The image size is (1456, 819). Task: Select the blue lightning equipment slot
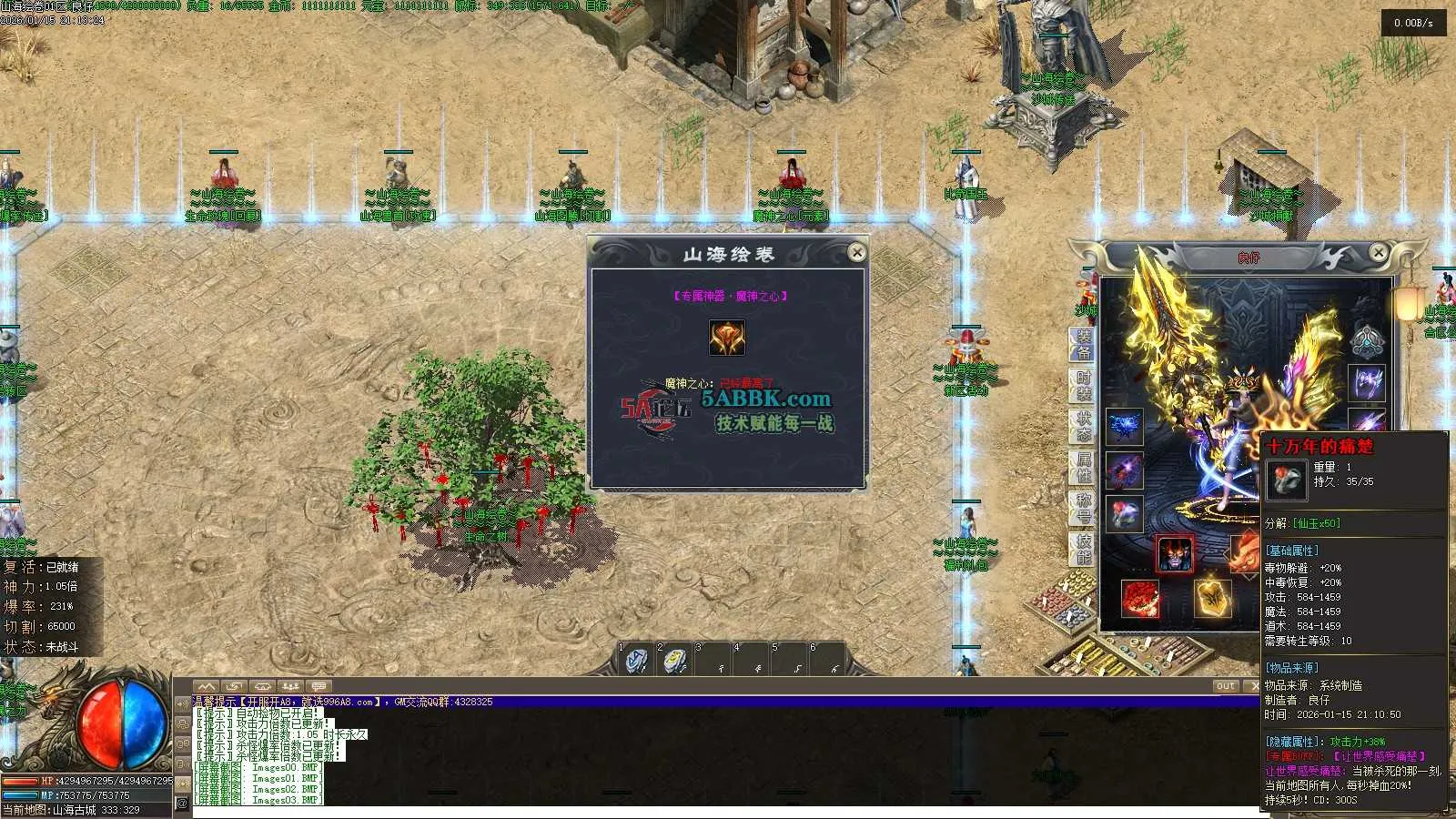pyautogui.click(x=1125, y=427)
